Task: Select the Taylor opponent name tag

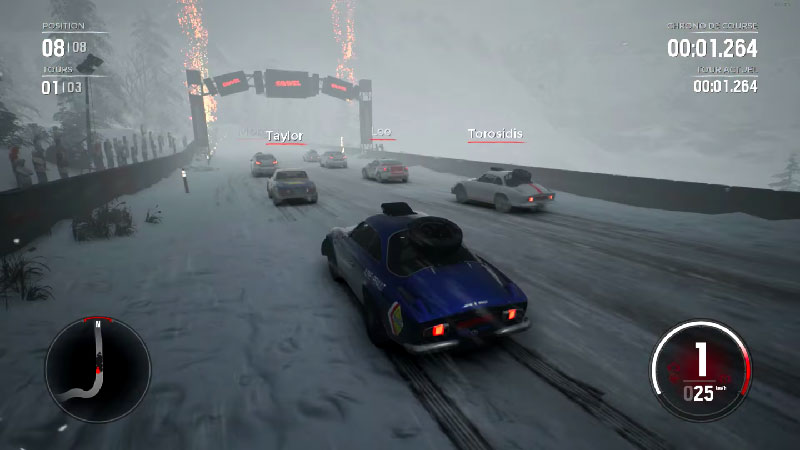Action: [x=285, y=136]
